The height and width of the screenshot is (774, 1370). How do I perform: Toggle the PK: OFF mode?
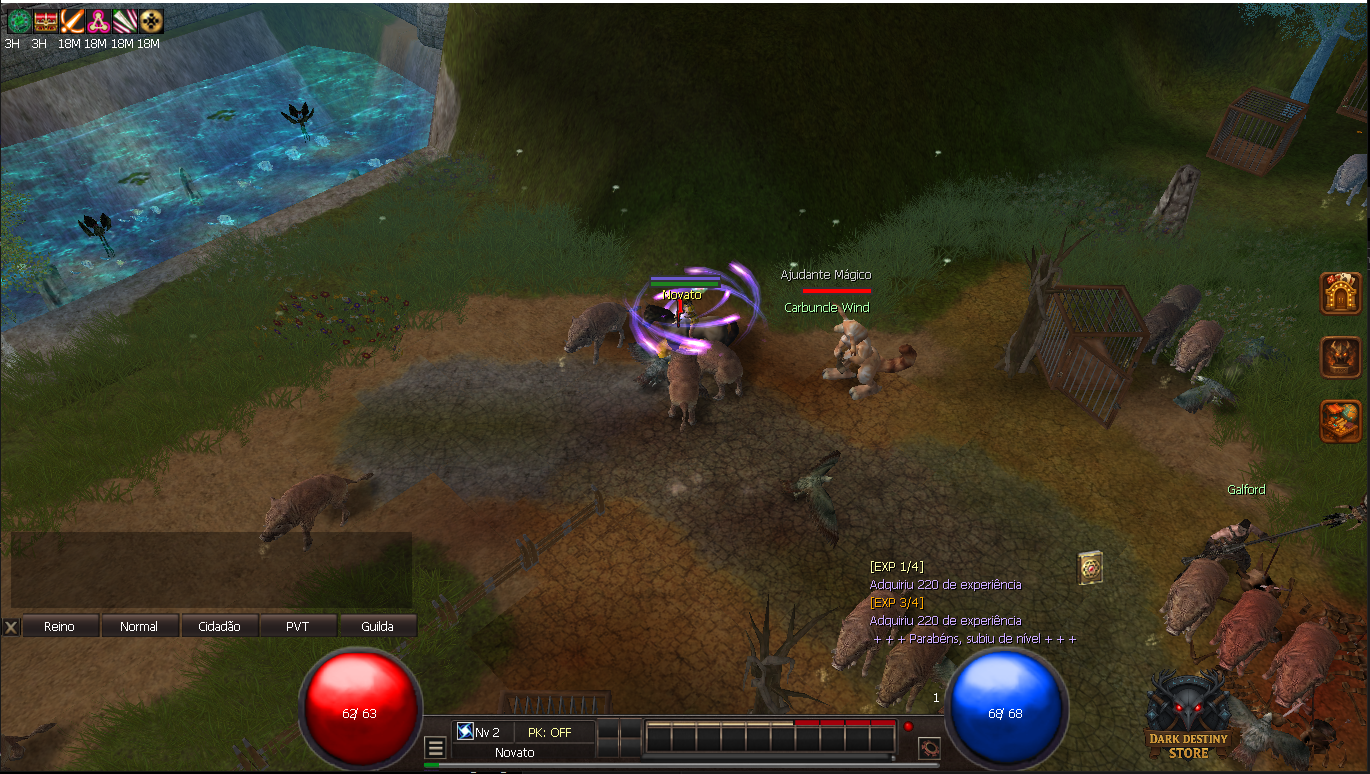pyautogui.click(x=550, y=732)
